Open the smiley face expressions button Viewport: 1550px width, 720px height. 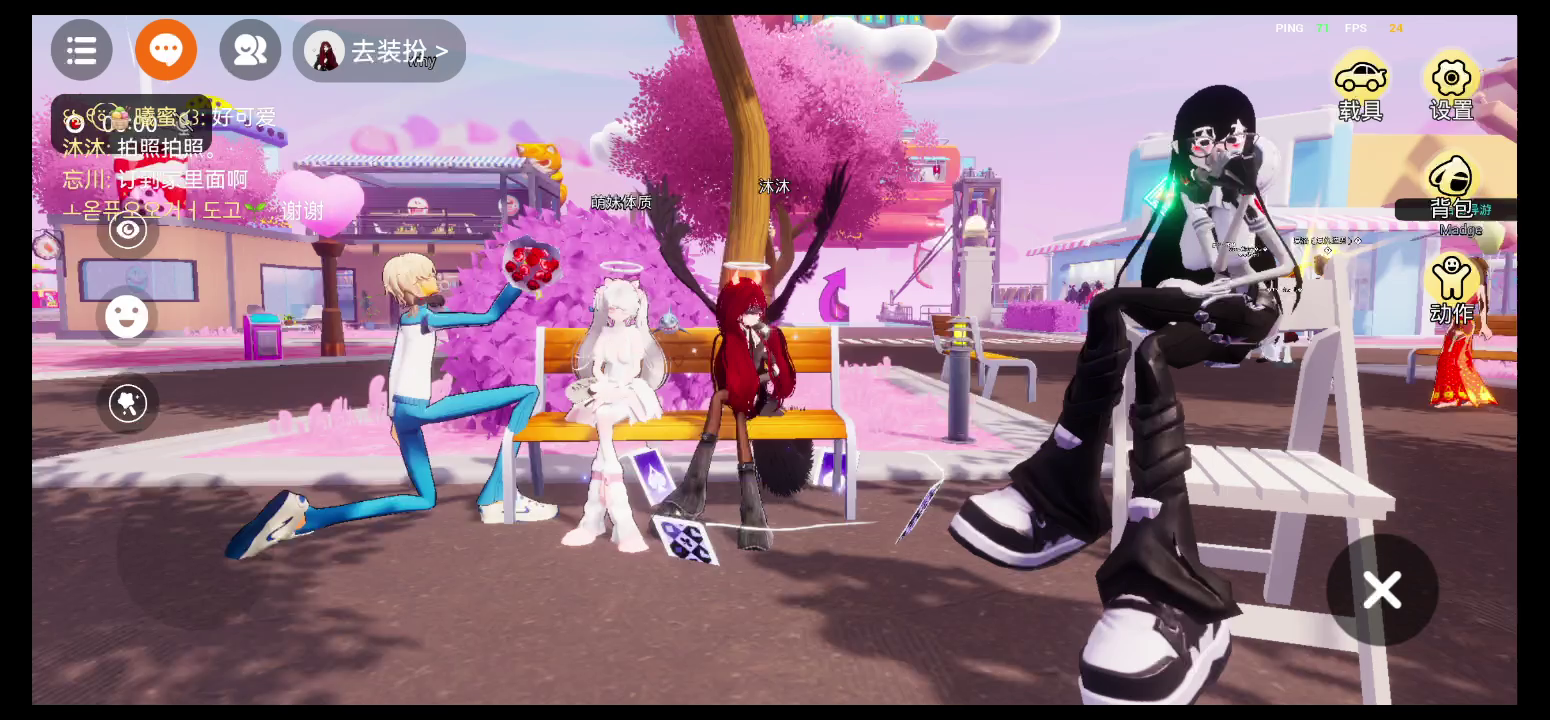[x=128, y=317]
